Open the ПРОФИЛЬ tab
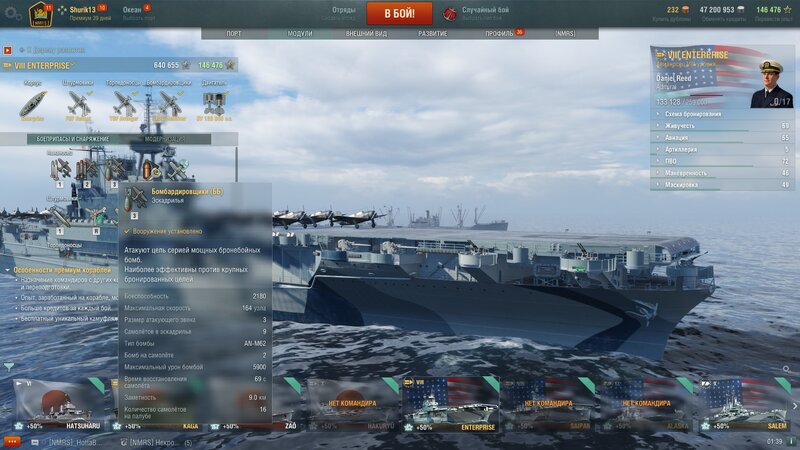The image size is (800, 450). coord(500,33)
